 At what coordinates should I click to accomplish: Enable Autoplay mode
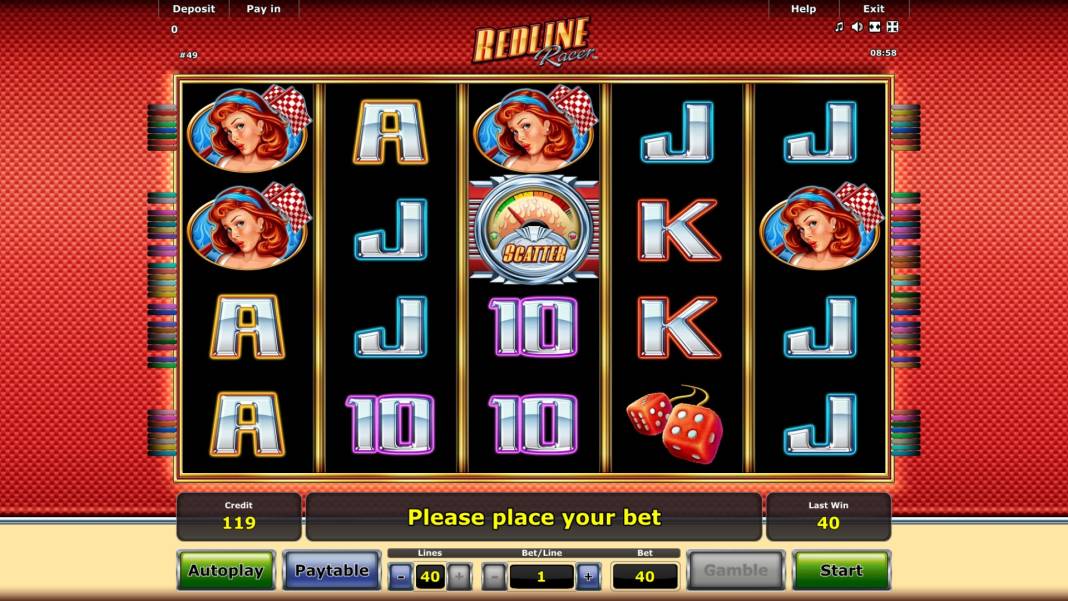click(x=226, y=570)
